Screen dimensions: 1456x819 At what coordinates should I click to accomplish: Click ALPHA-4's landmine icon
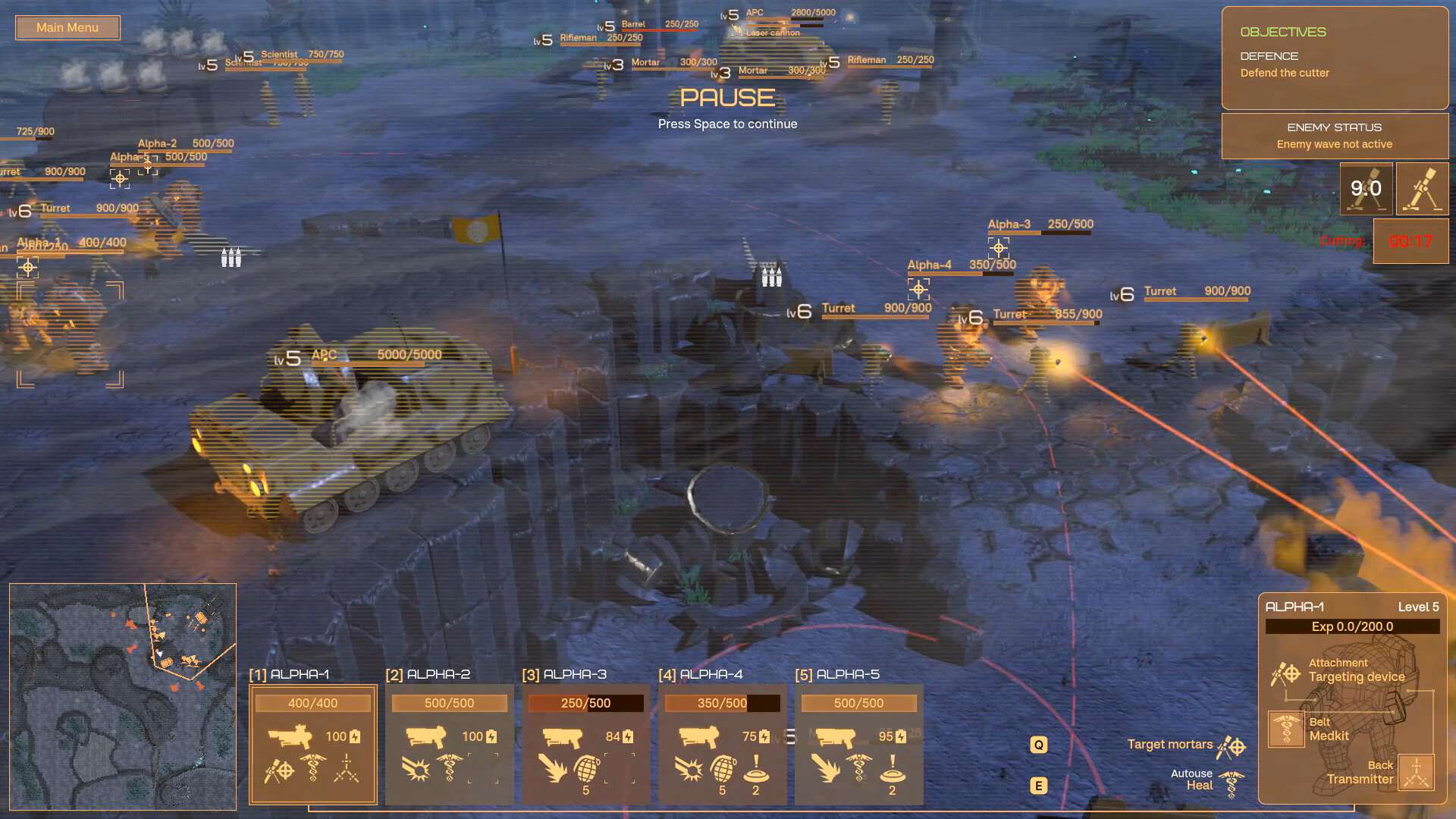pyautogui.click(x=755, y=769)
